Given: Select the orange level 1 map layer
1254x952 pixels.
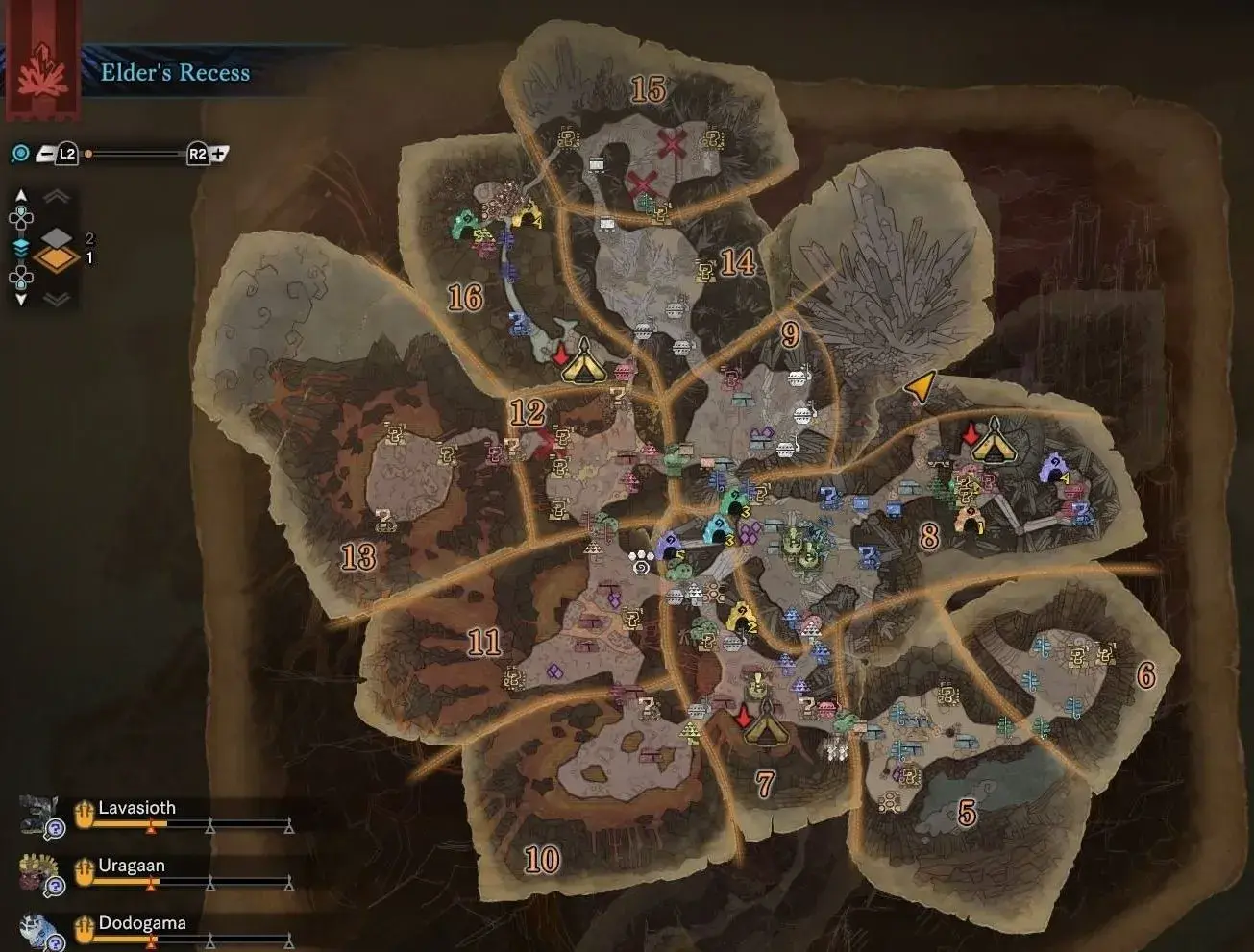Looking at the screenshot, I should 56,257.
